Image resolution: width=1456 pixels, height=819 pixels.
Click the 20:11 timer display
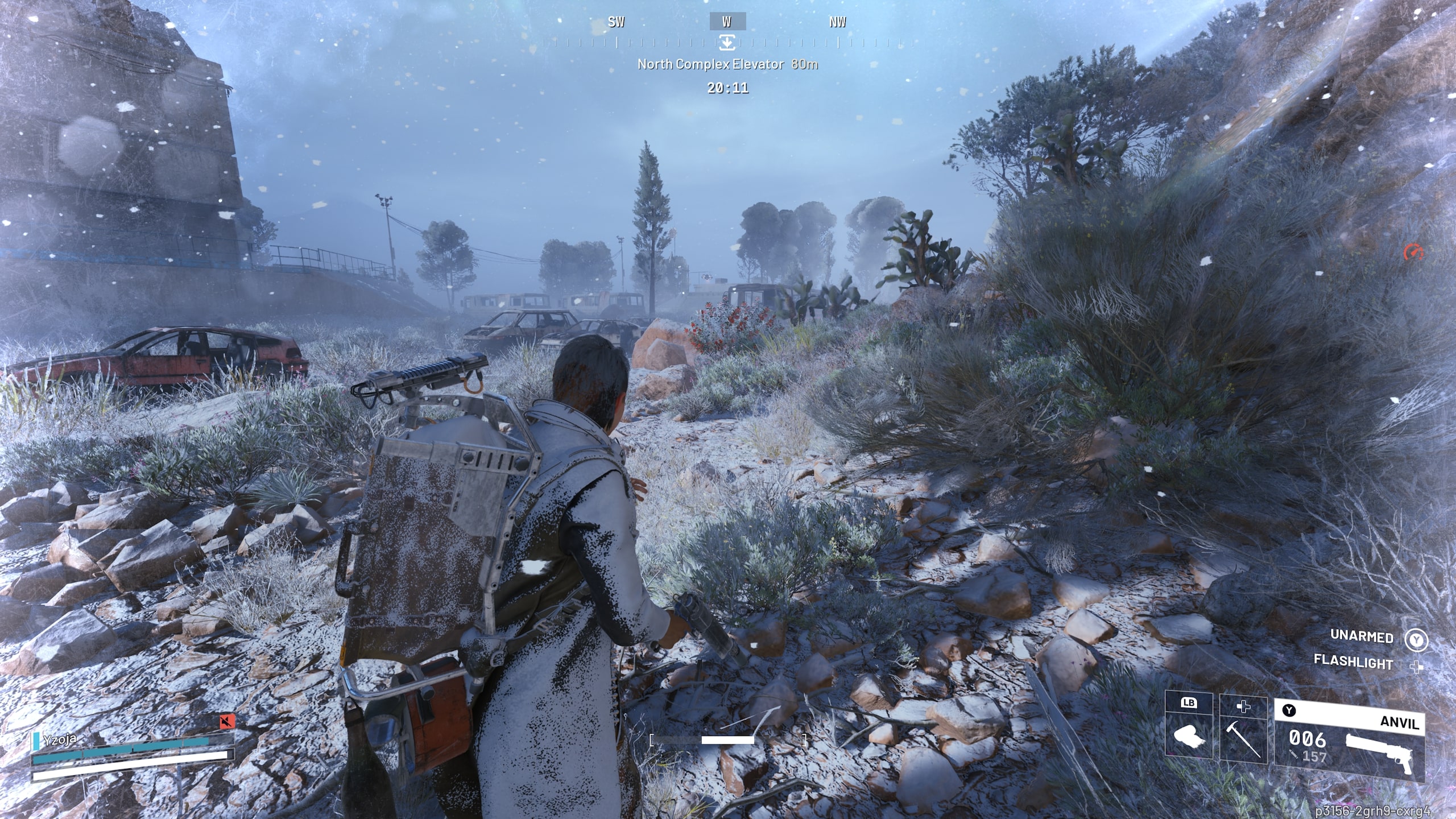[727, 89]
